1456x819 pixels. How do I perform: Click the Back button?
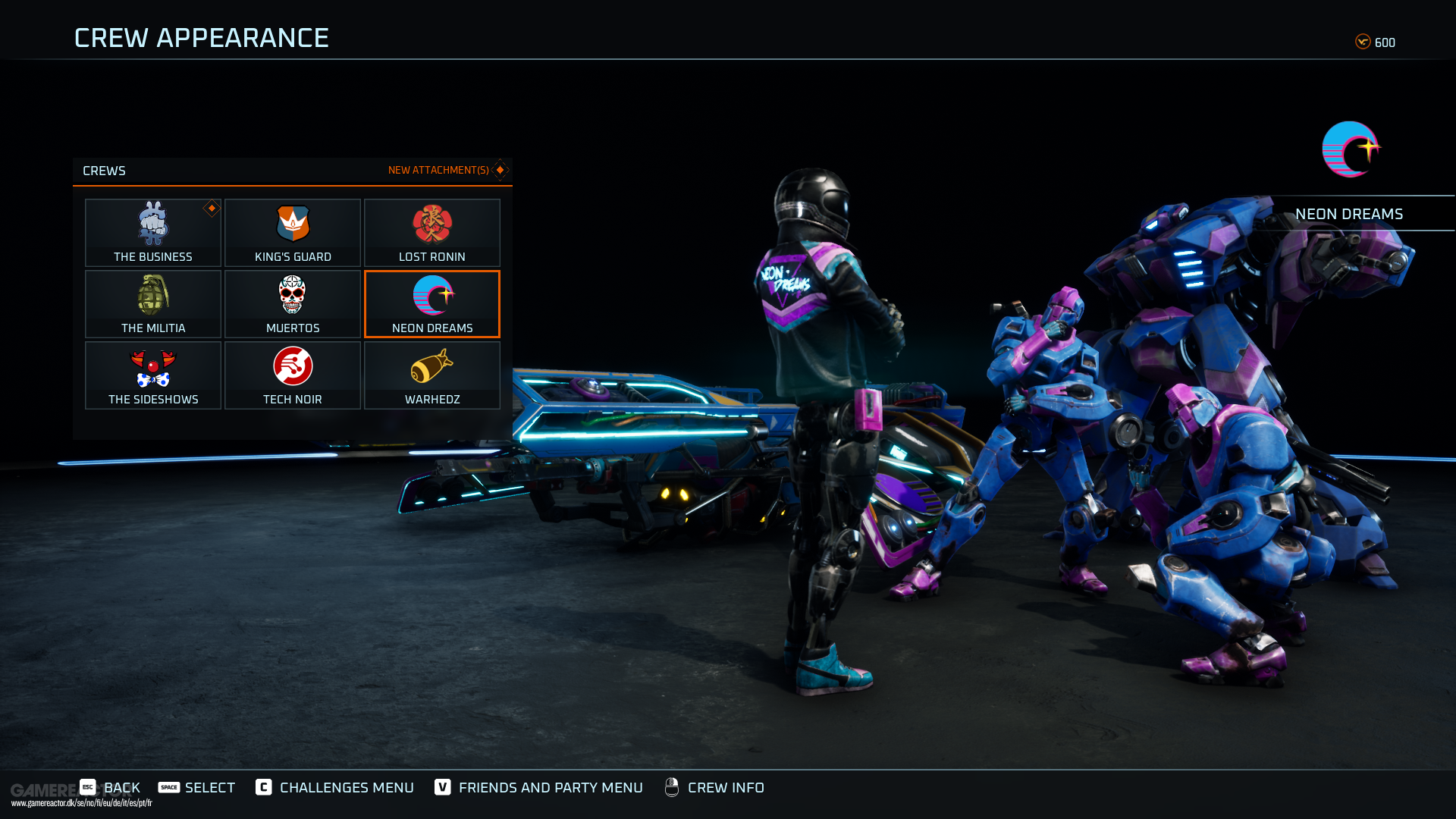111,787
